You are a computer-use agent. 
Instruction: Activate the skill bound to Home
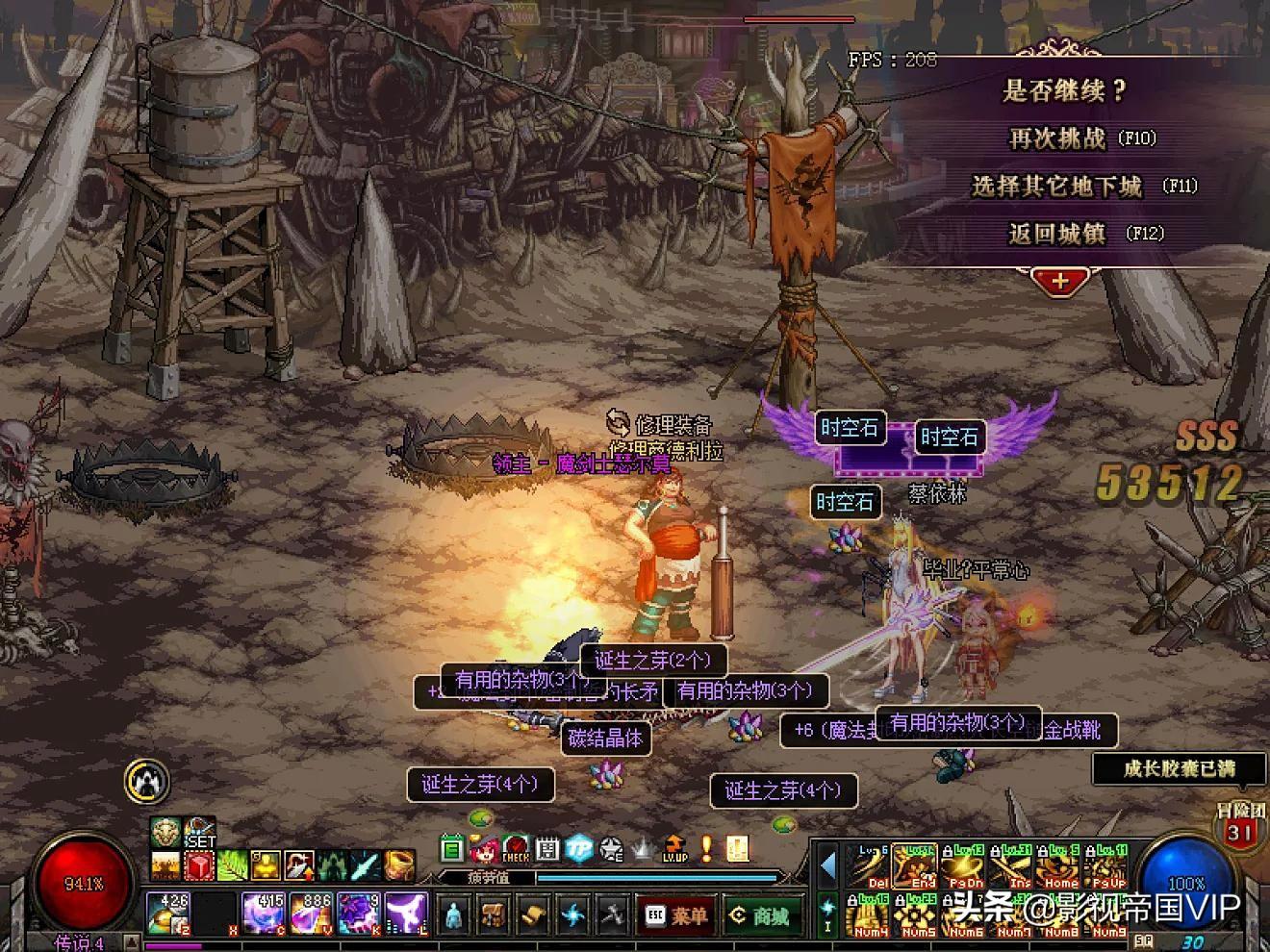[1060, 866]
